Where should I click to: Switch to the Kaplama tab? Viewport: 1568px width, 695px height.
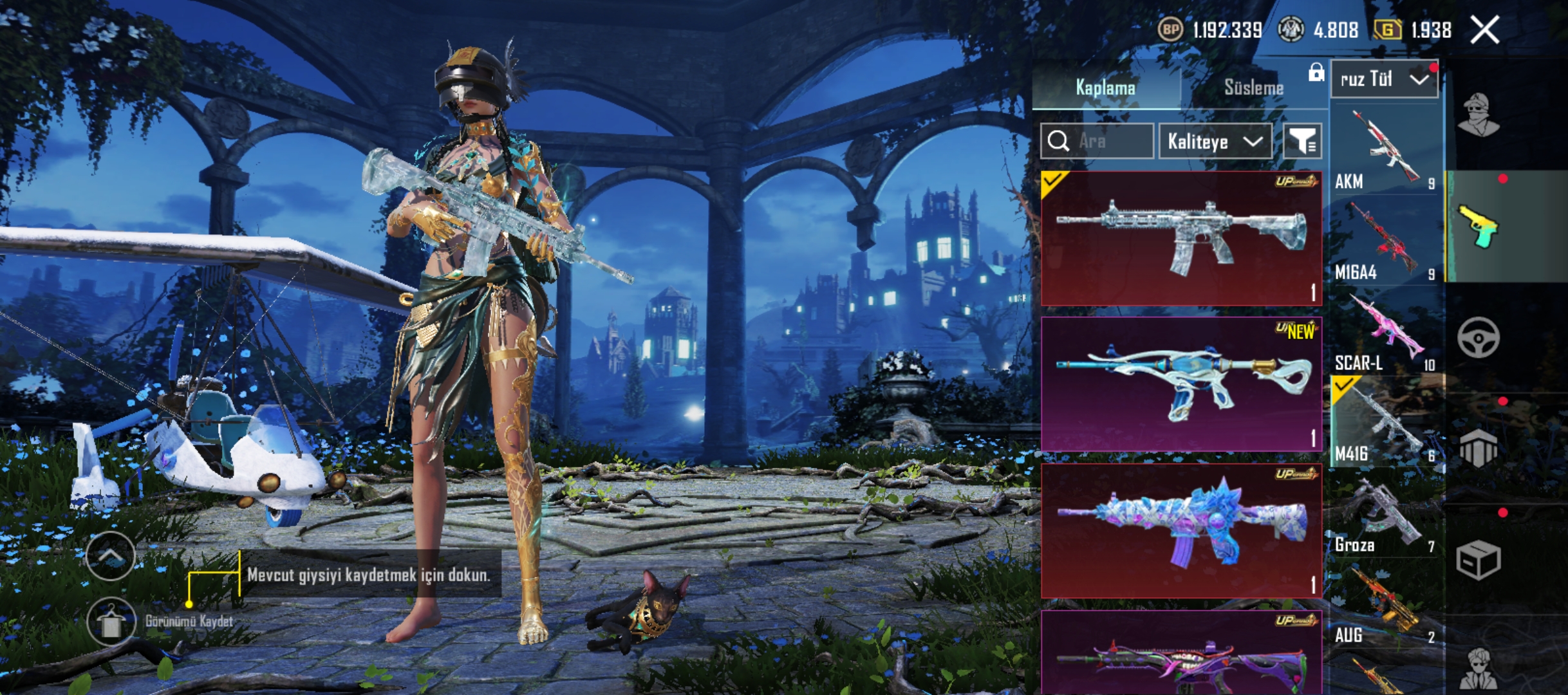1105,88
